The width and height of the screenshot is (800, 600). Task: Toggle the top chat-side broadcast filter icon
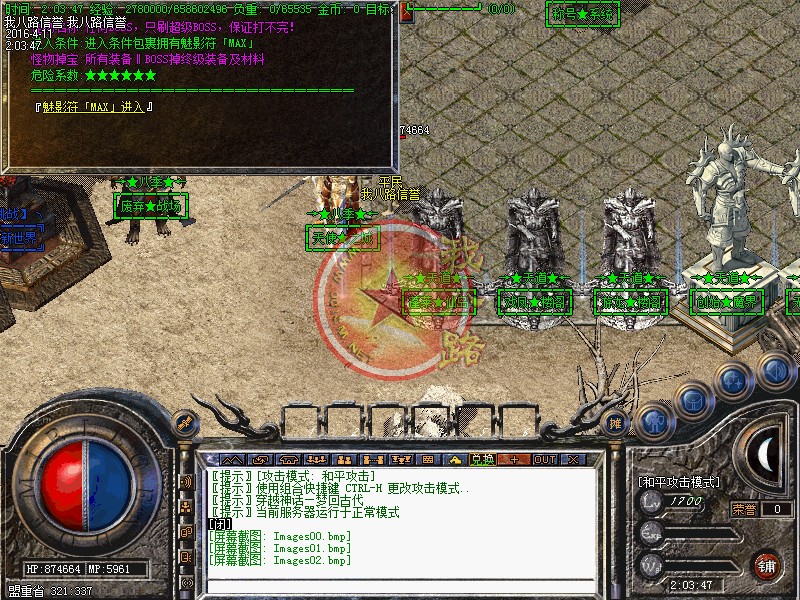(186, 481)
